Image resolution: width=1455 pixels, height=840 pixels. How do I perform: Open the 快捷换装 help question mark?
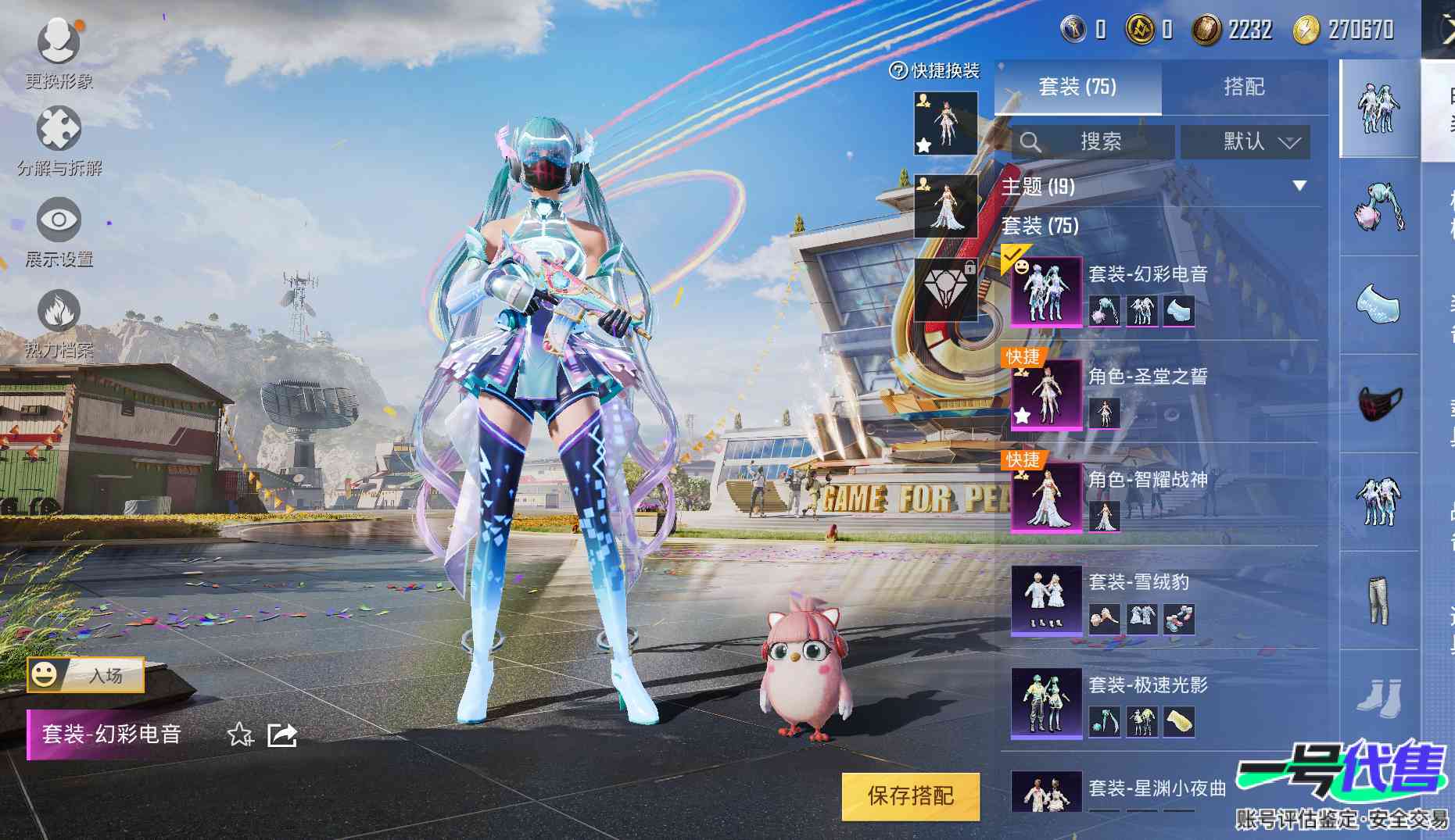[x=898, y=71]
